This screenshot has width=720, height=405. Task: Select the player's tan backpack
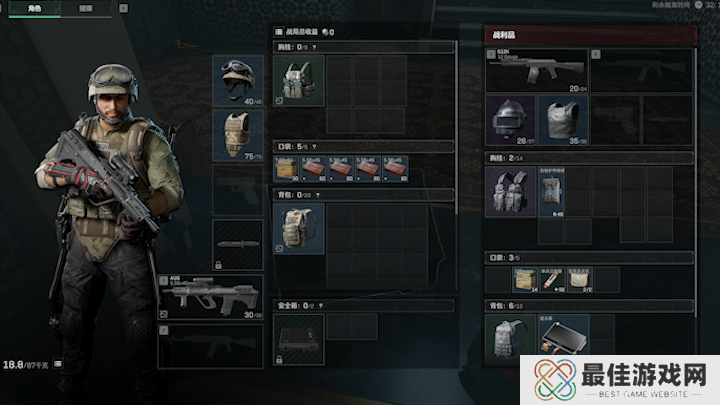(x=298, y=228)
